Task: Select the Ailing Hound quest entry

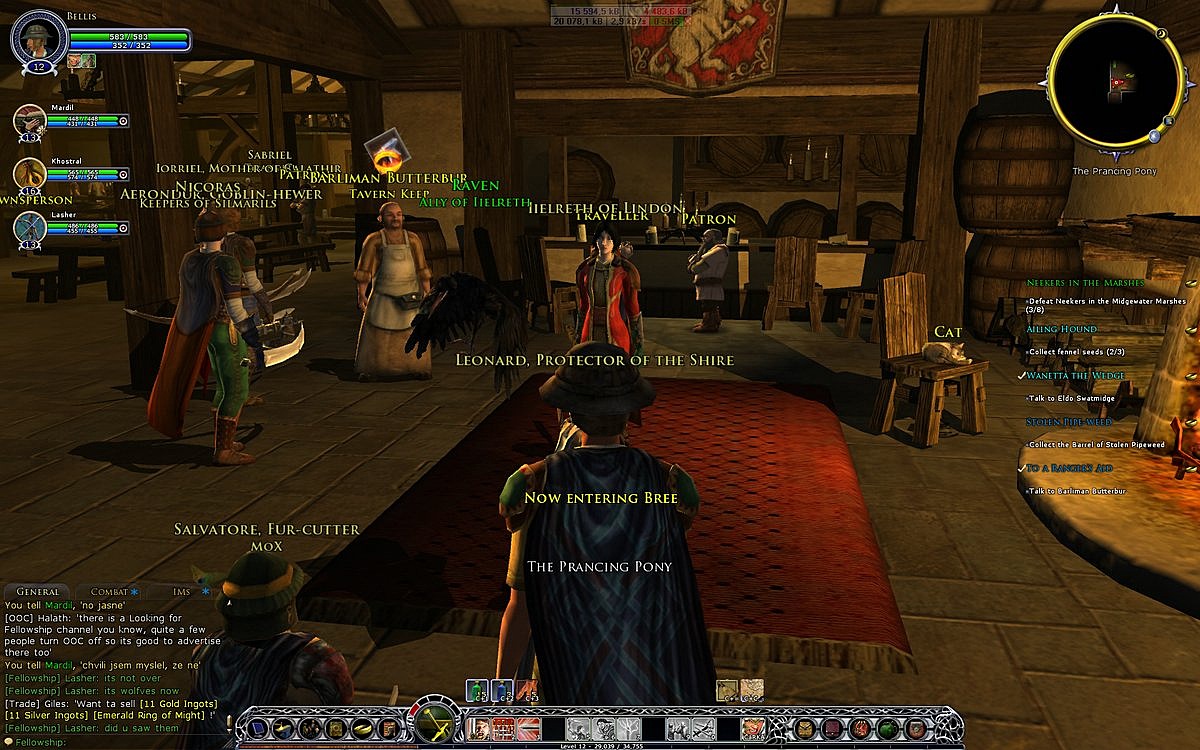Action: [x=1060, y=329]
